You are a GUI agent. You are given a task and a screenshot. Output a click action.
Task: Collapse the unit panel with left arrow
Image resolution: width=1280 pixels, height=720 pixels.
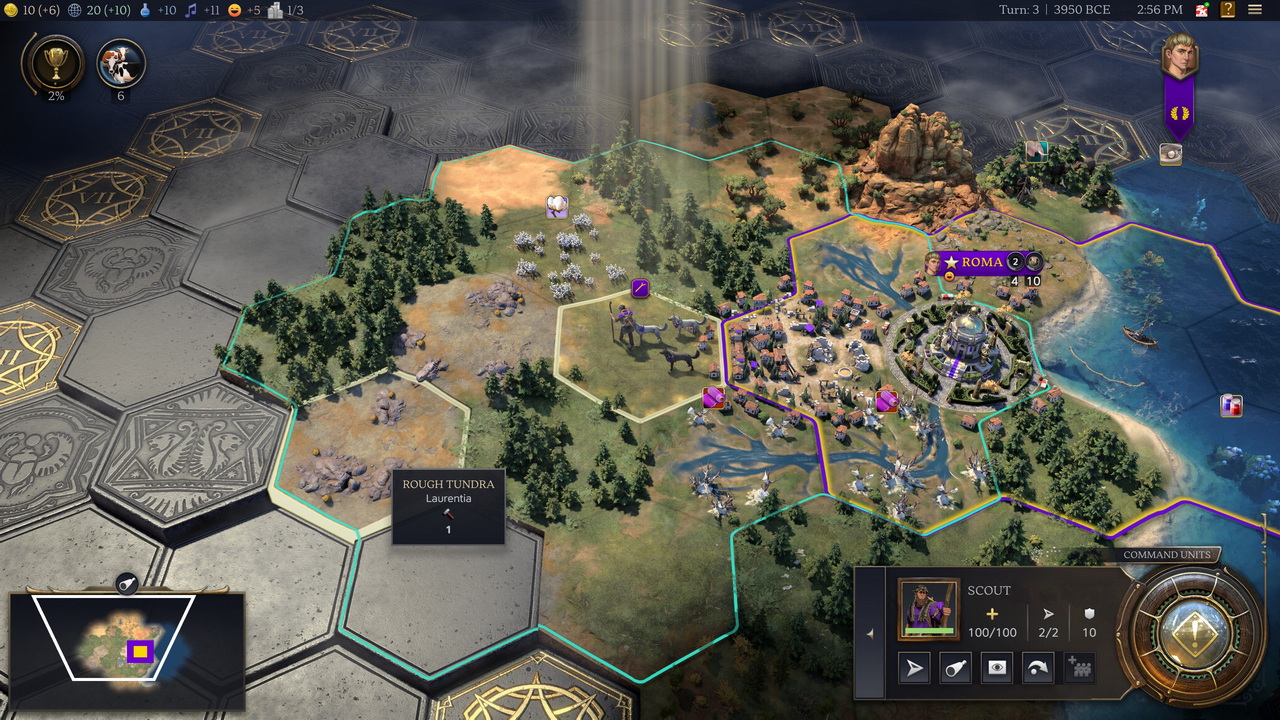coord(869,633)
